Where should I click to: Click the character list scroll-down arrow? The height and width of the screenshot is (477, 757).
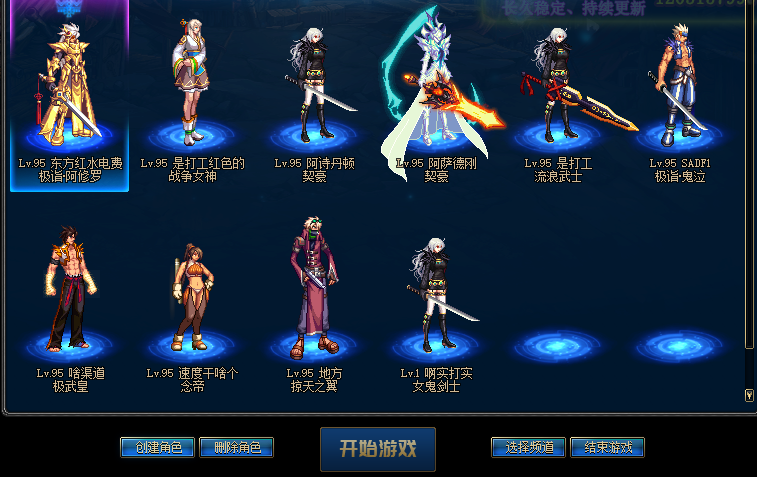[x=749, y=395]
